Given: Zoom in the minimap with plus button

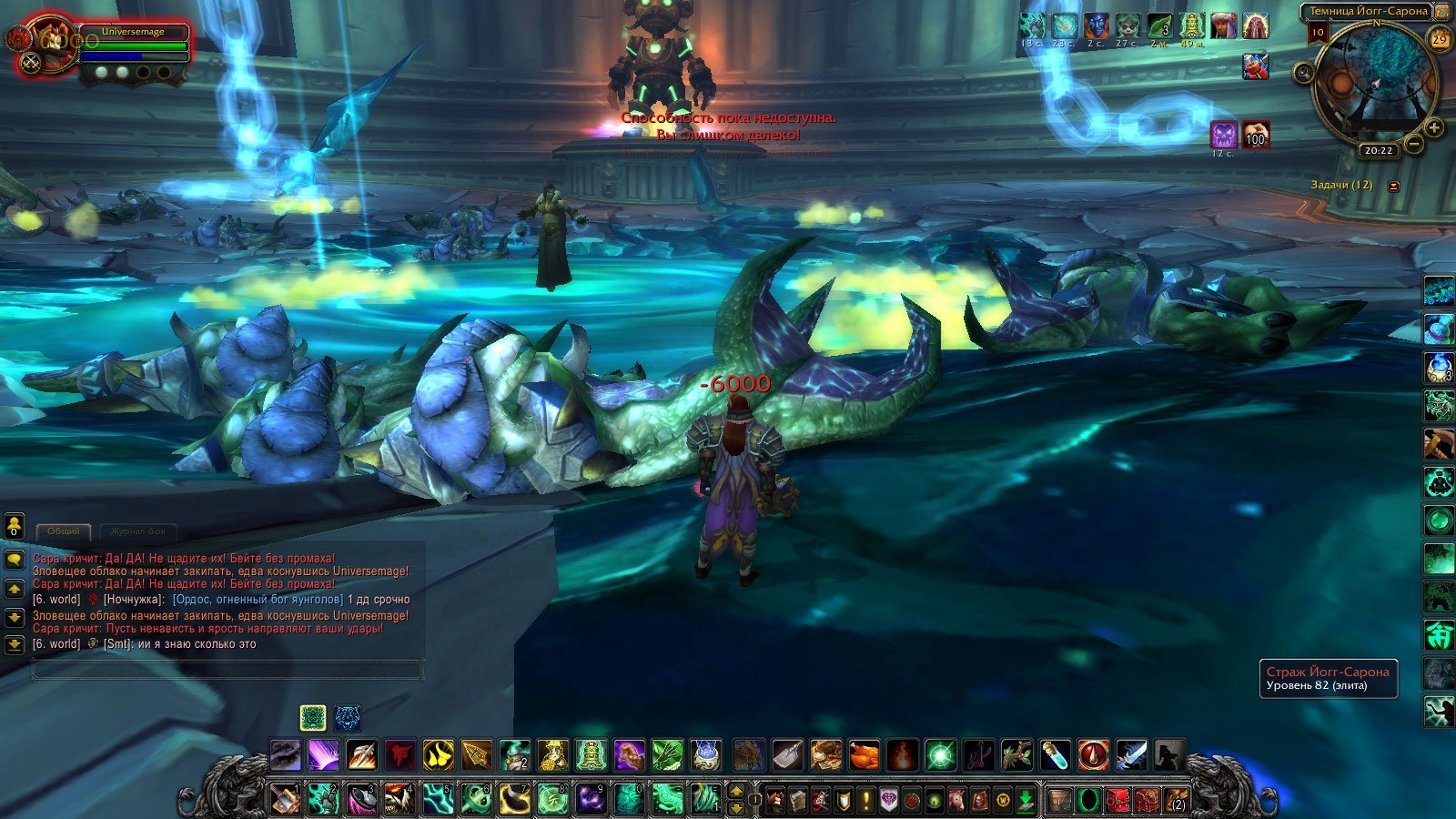Looking at the screenshot, I should (x=1434, y=128).
